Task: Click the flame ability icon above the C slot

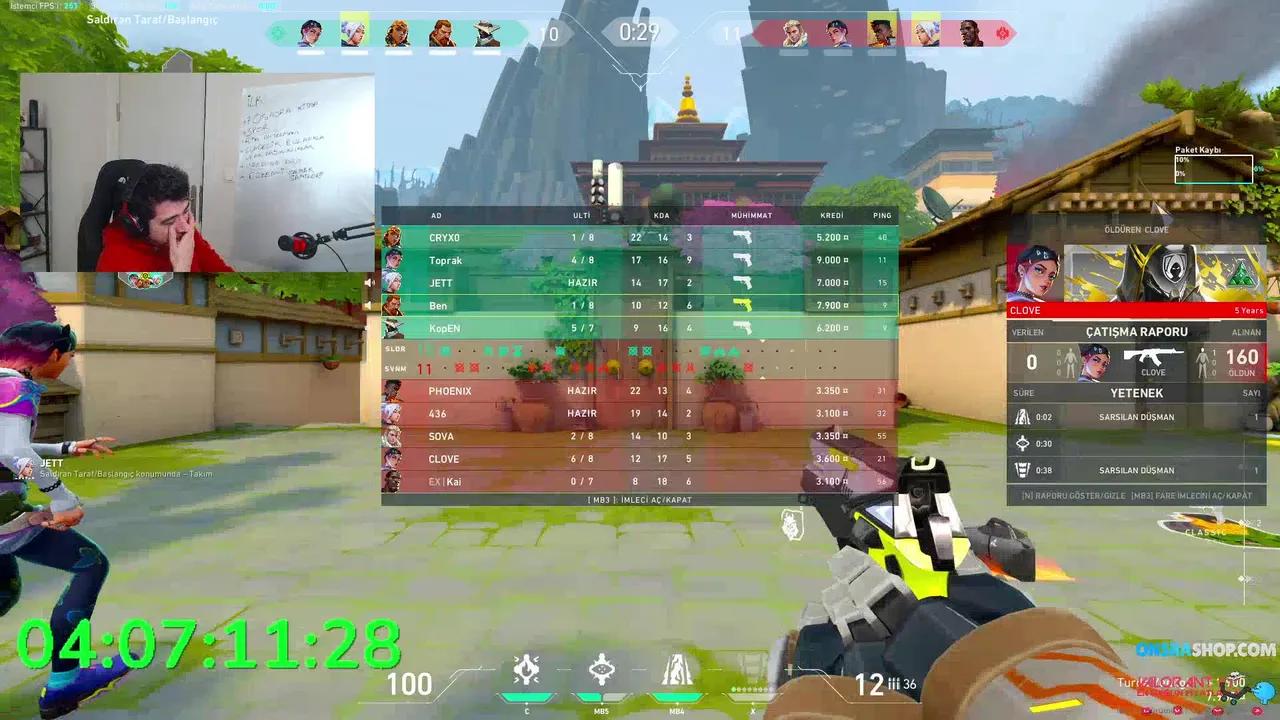Action: coord(527,671)
